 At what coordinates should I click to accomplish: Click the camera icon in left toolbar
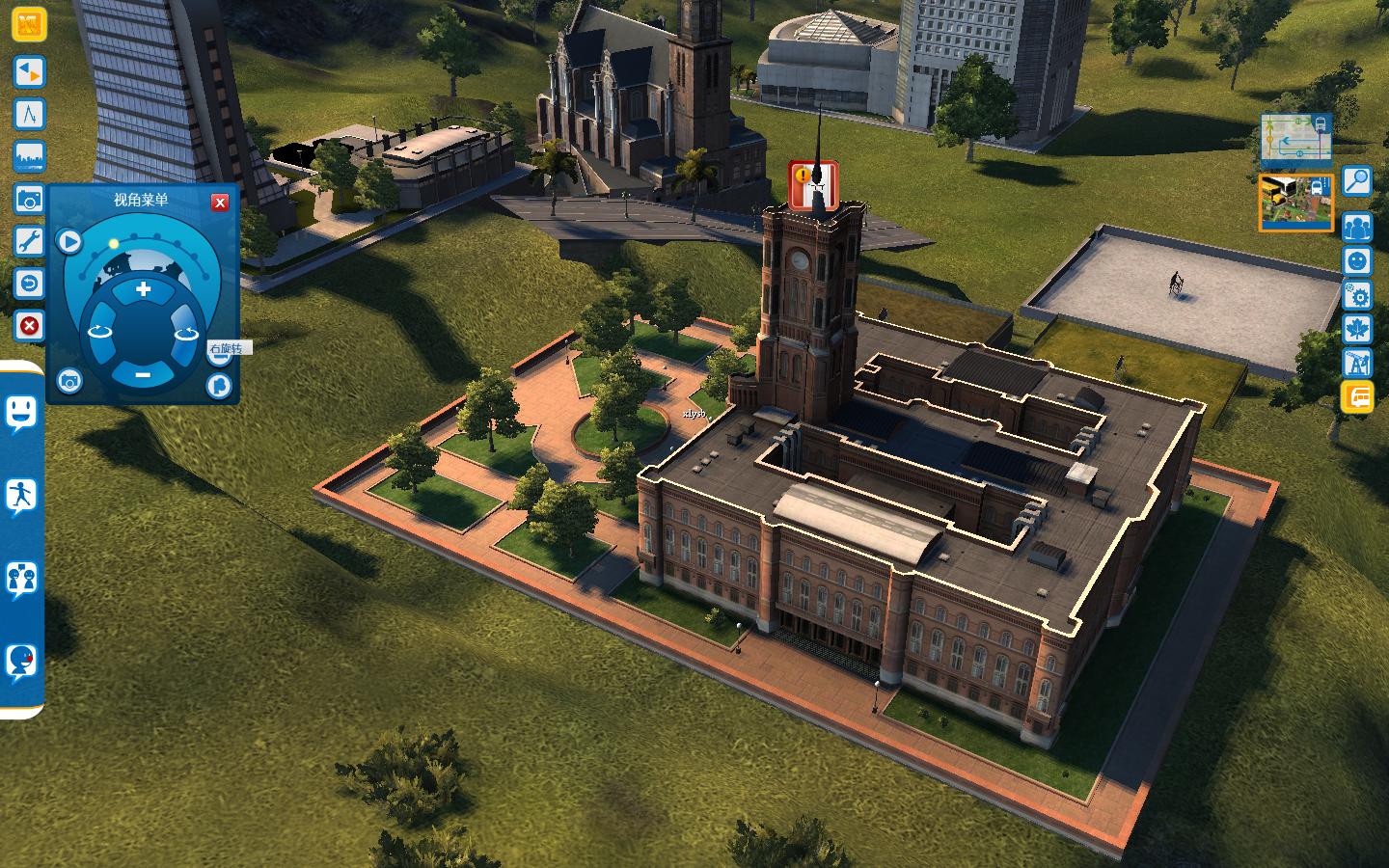pyautogui.click(x=29, y=199)
